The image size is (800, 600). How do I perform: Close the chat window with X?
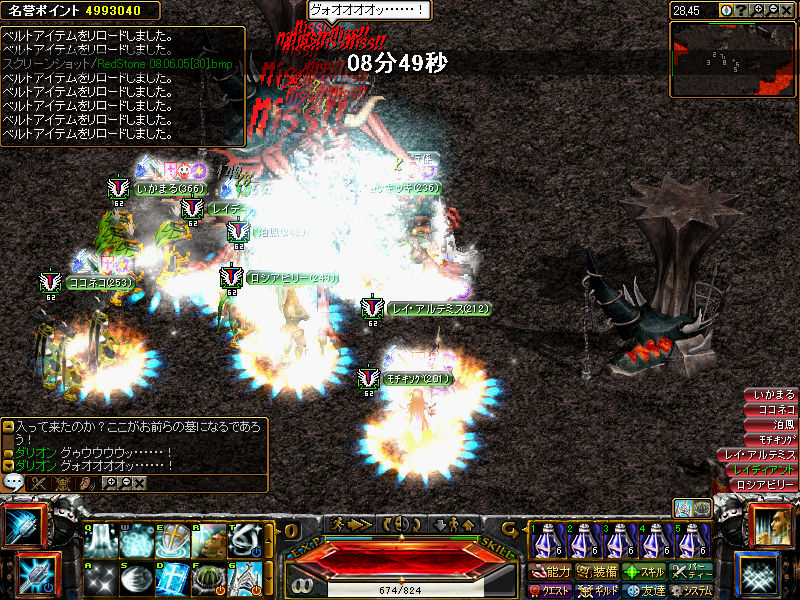point(139,483)
